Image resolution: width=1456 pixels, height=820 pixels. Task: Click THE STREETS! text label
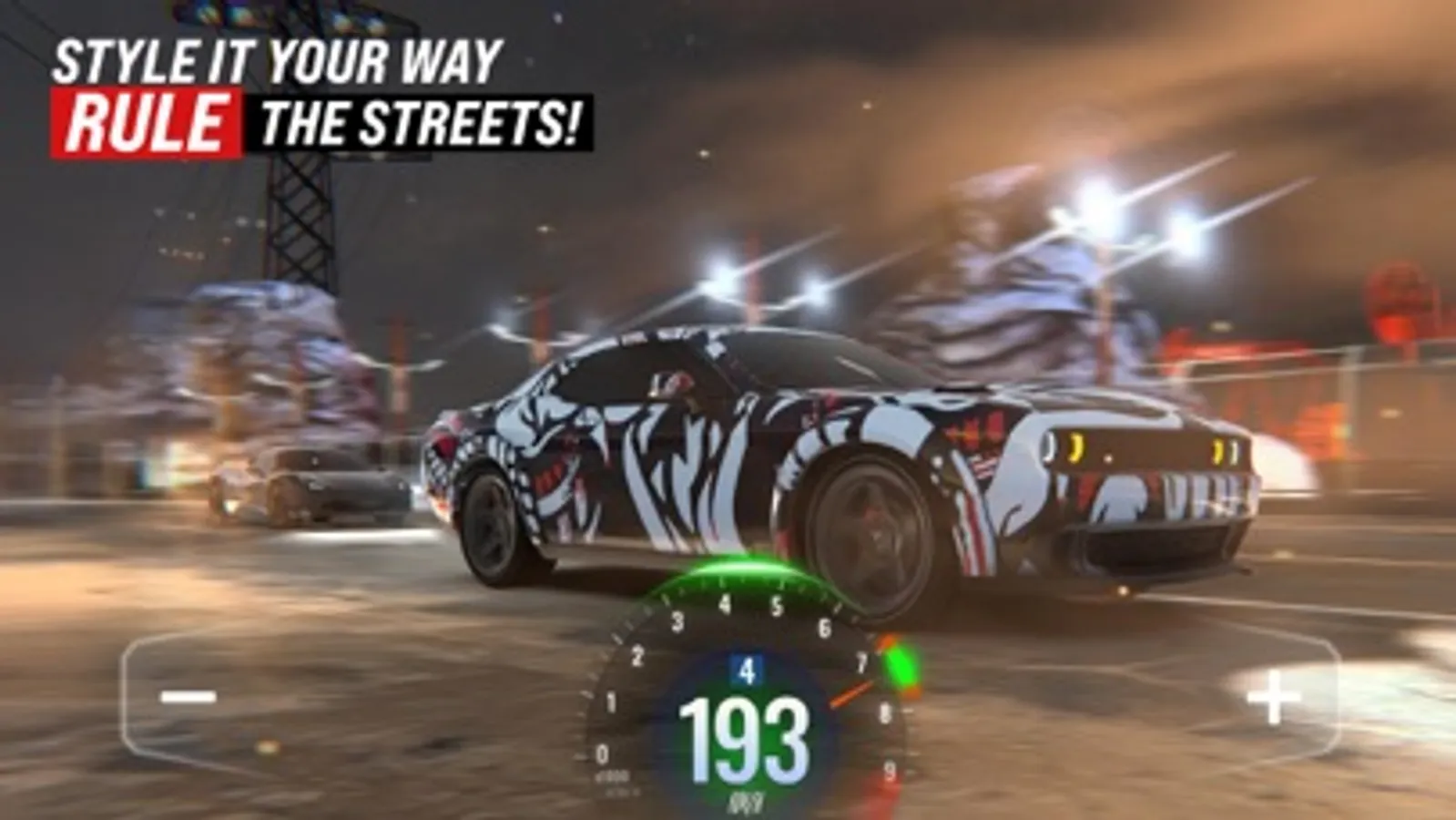coord(423,118)
